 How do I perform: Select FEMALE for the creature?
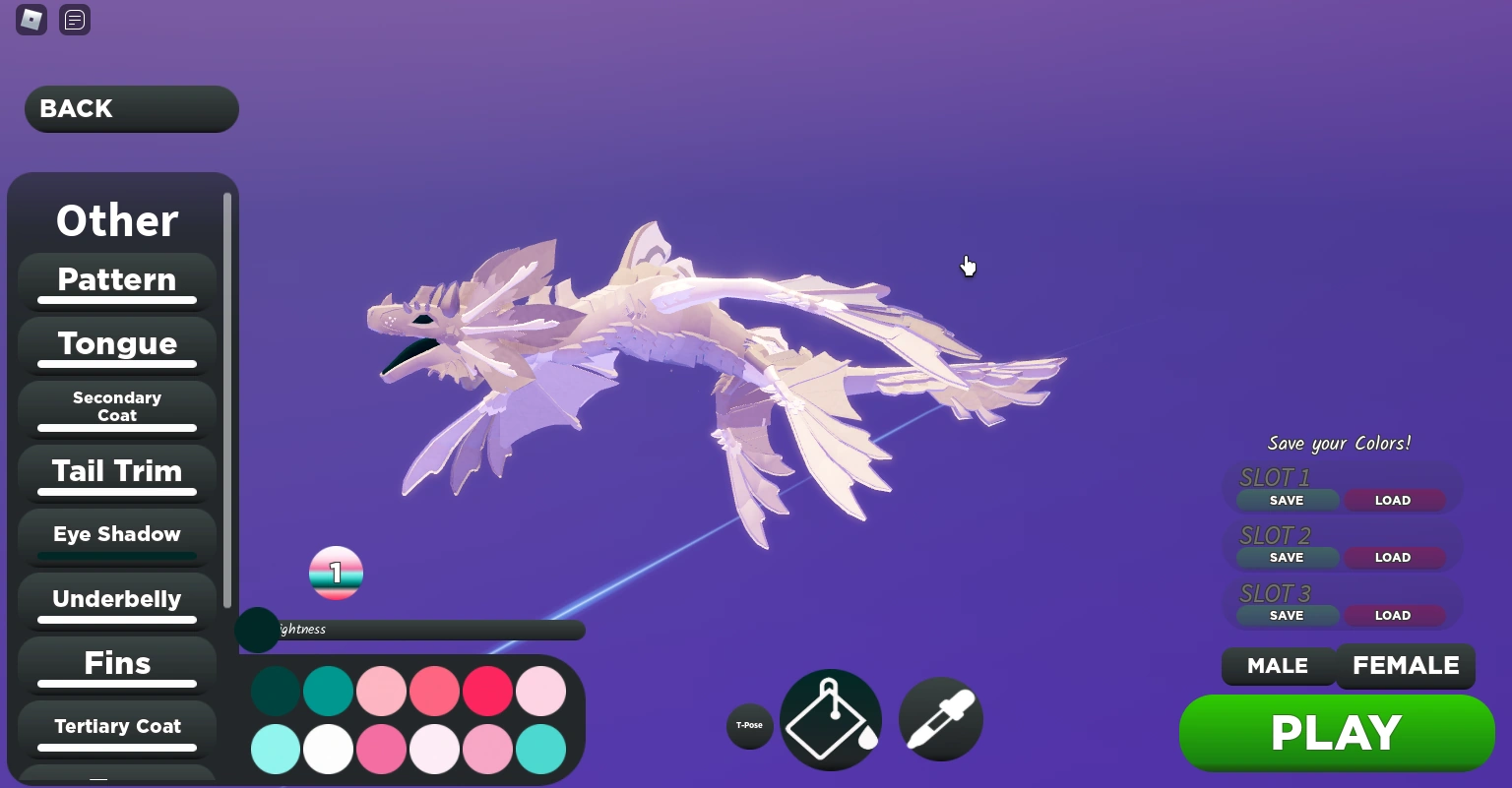point(1405,666)
